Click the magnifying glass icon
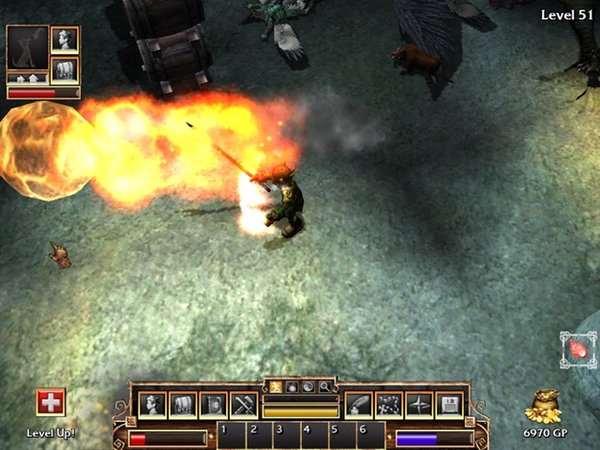Image resolution: width=600 pixels, height=450 pixels. 324,385
